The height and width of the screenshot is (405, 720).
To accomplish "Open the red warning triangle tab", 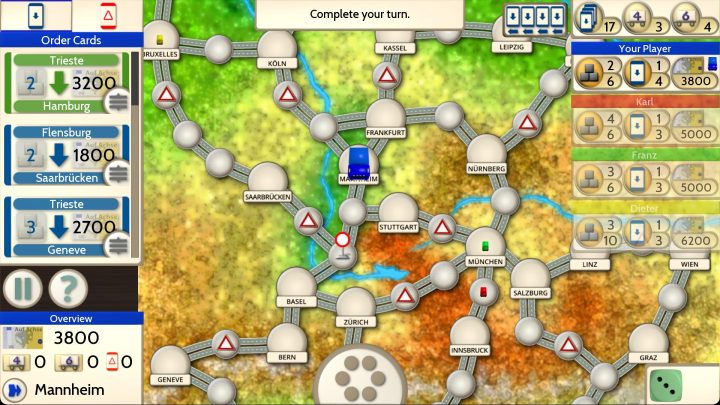I will [x=106, y=15].
